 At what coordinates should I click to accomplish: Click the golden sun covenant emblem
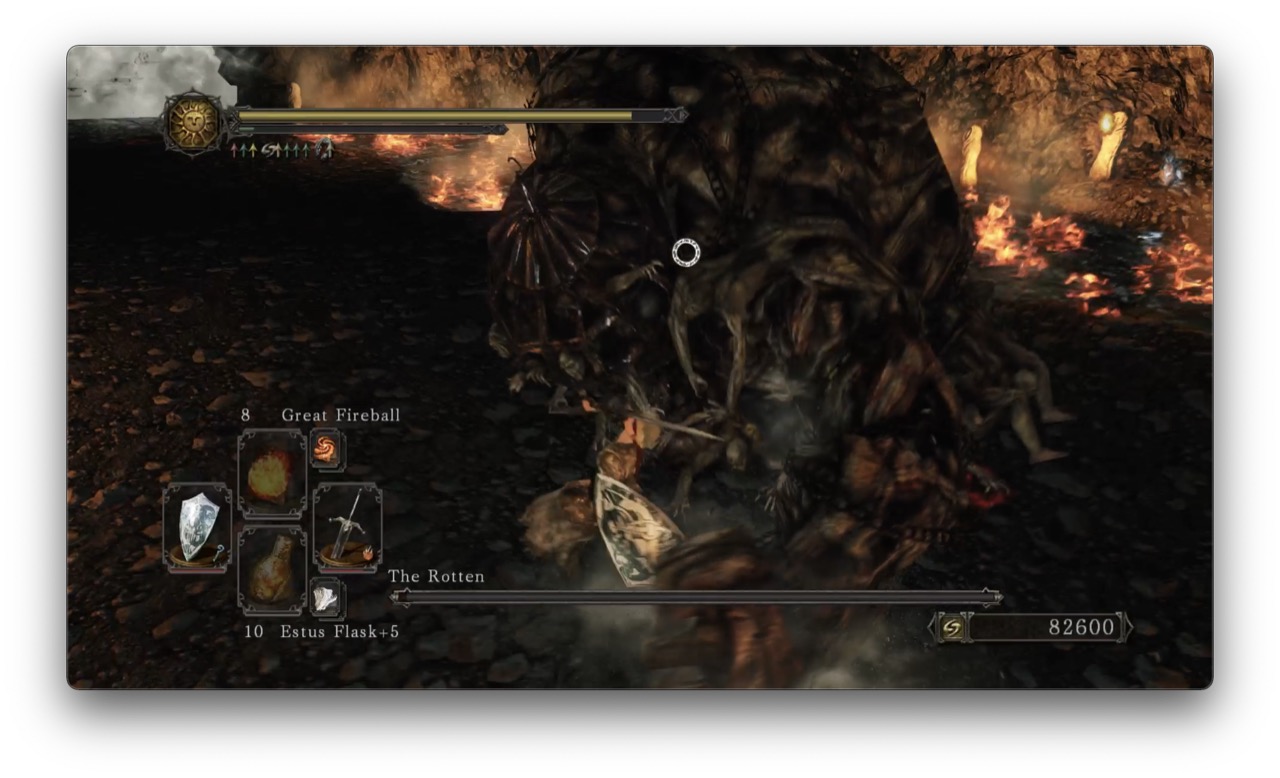tap(194, 125)
